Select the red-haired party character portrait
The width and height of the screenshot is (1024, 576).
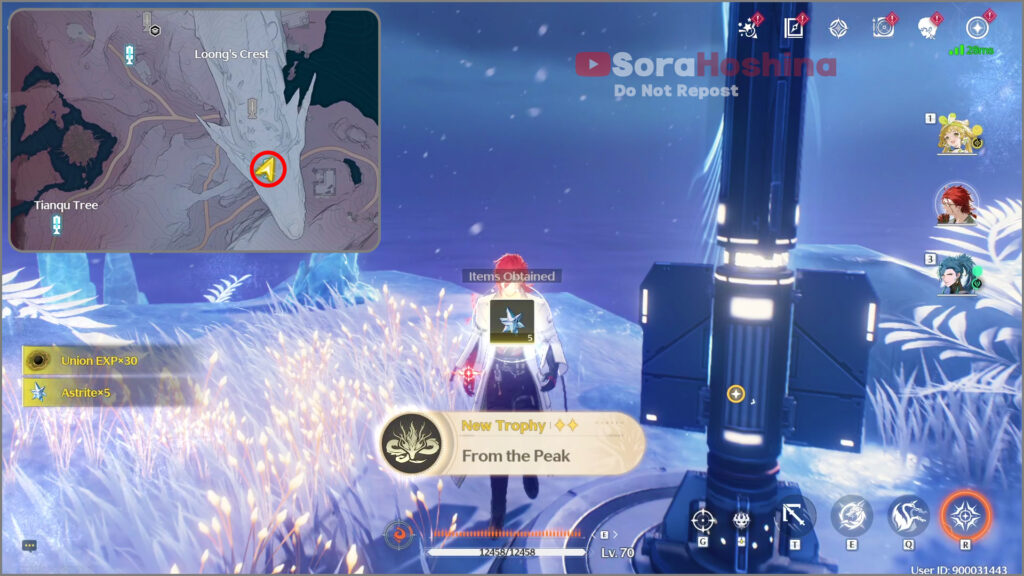click(x=957, y=204)
